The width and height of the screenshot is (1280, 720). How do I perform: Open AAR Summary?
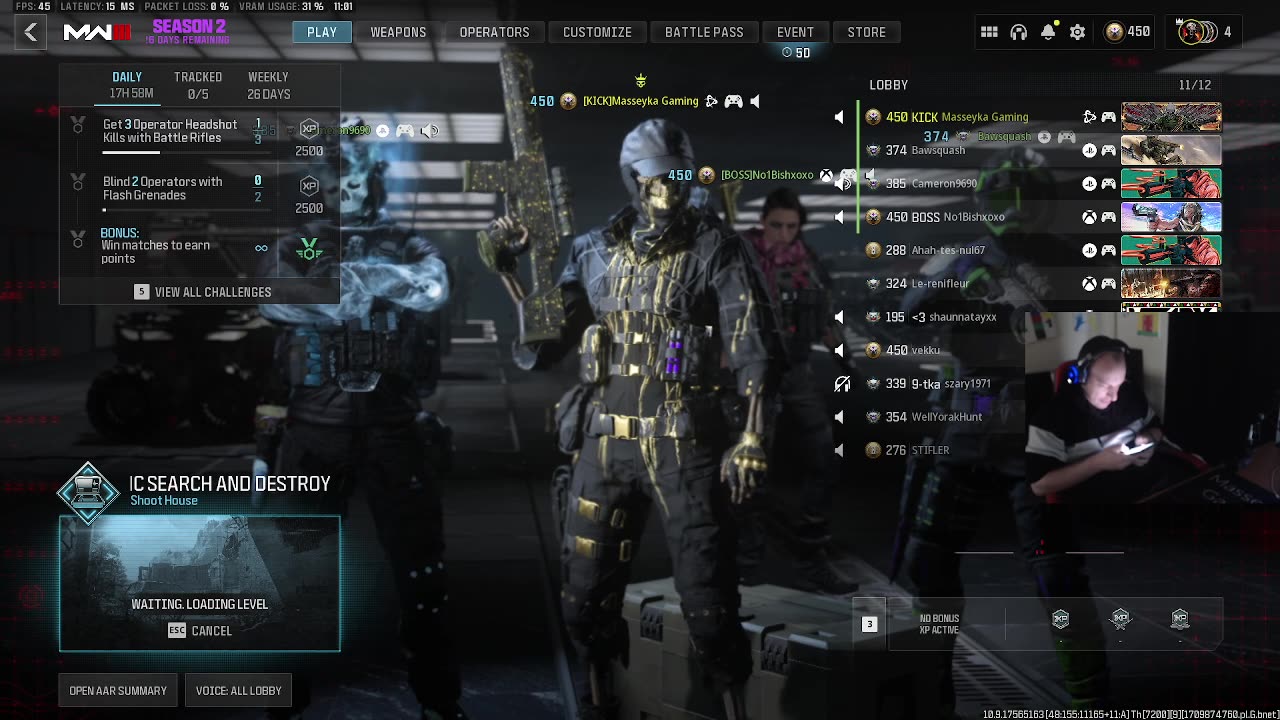coord(118,690)
